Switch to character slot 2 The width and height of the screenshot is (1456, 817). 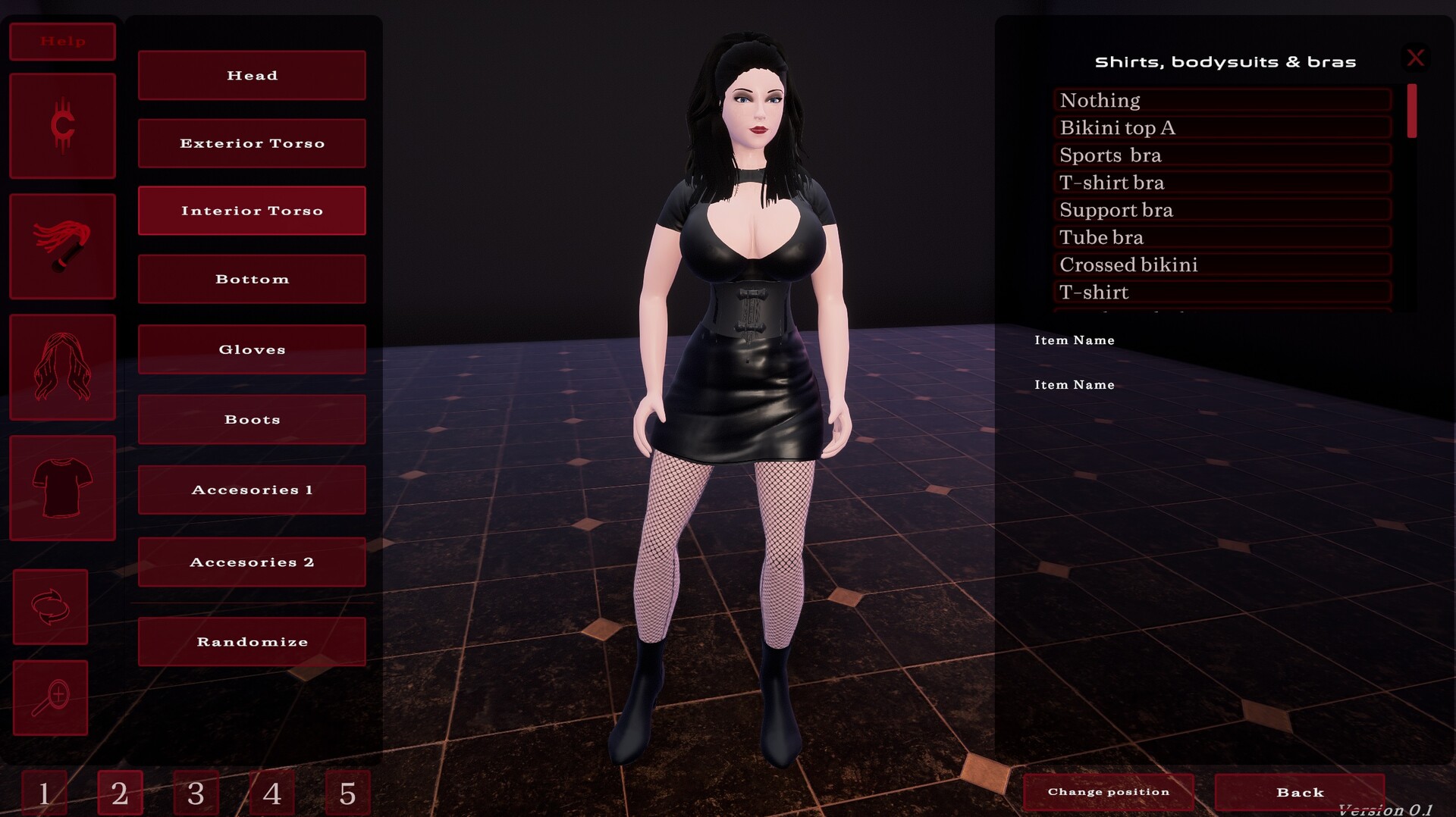(120, 794)
